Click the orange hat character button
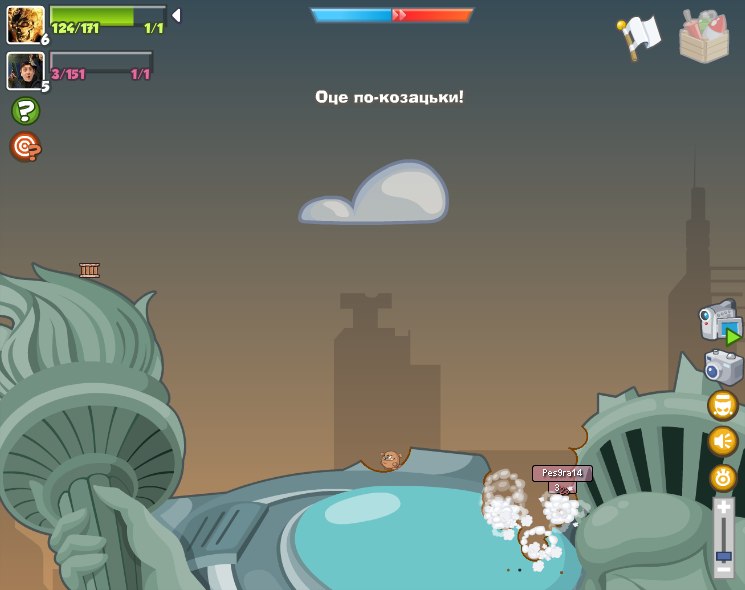 (722, 405)
